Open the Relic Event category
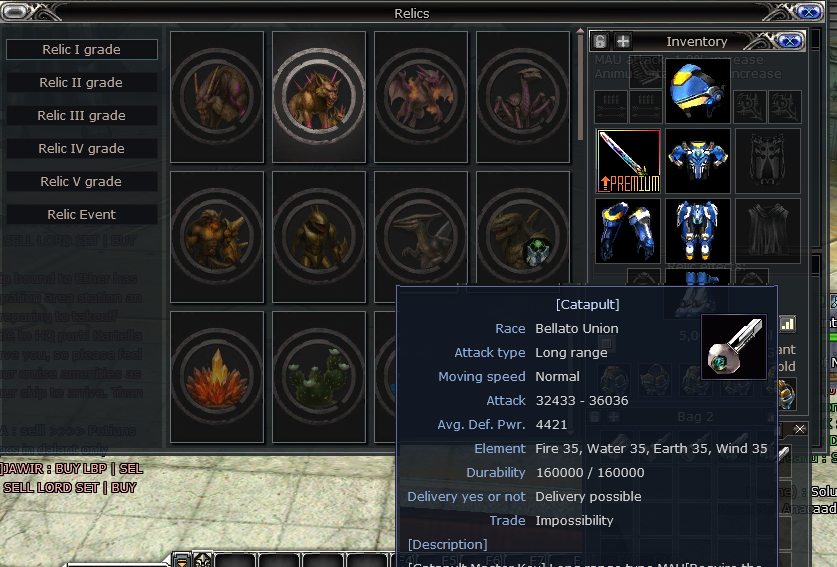This screenshot has height=567, width=837. coord(81,214)
